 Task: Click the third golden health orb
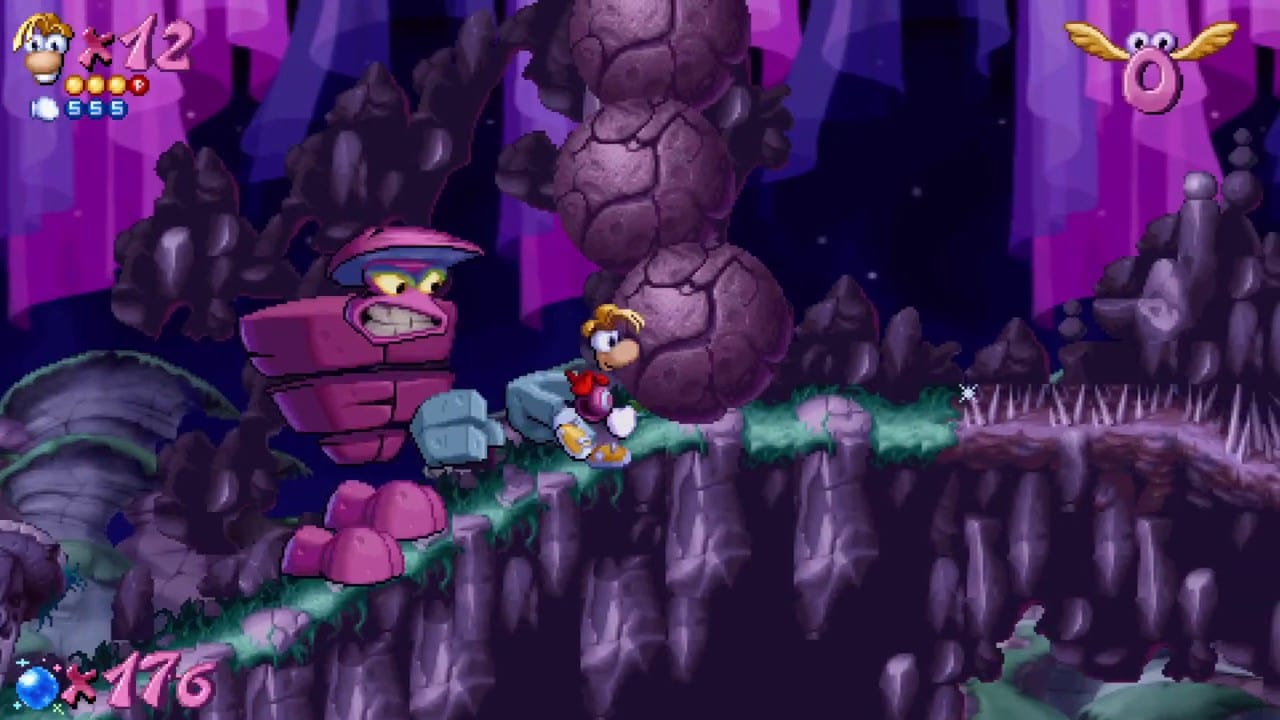119,84
